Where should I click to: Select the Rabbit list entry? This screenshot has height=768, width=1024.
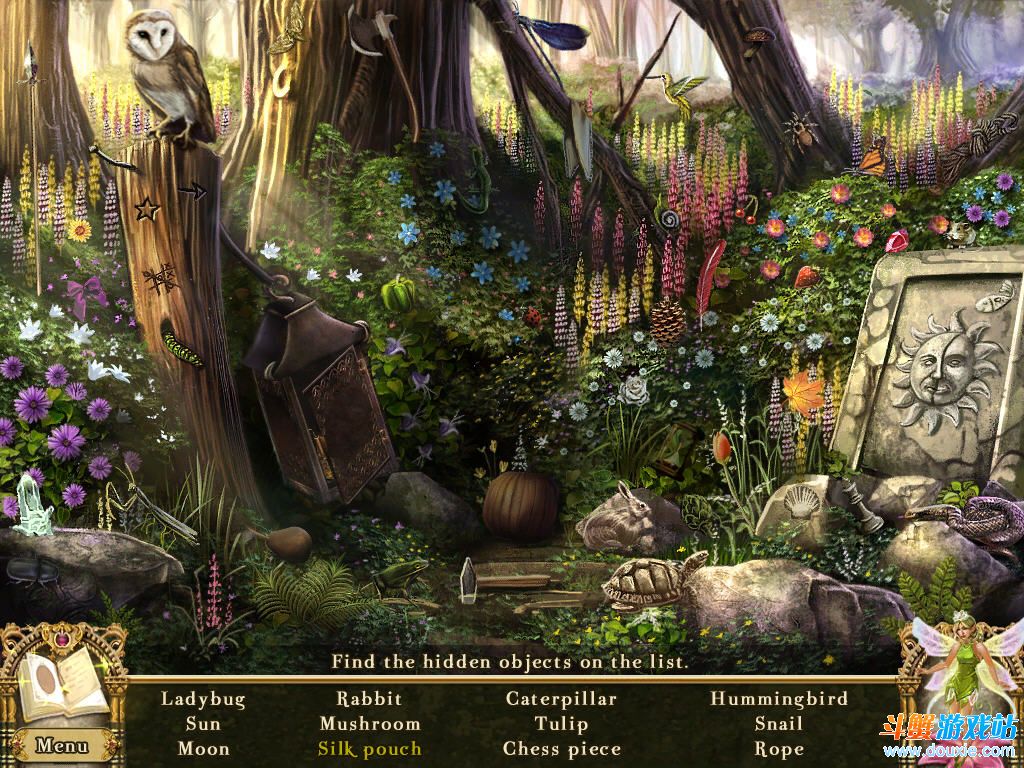coord(369,699)
